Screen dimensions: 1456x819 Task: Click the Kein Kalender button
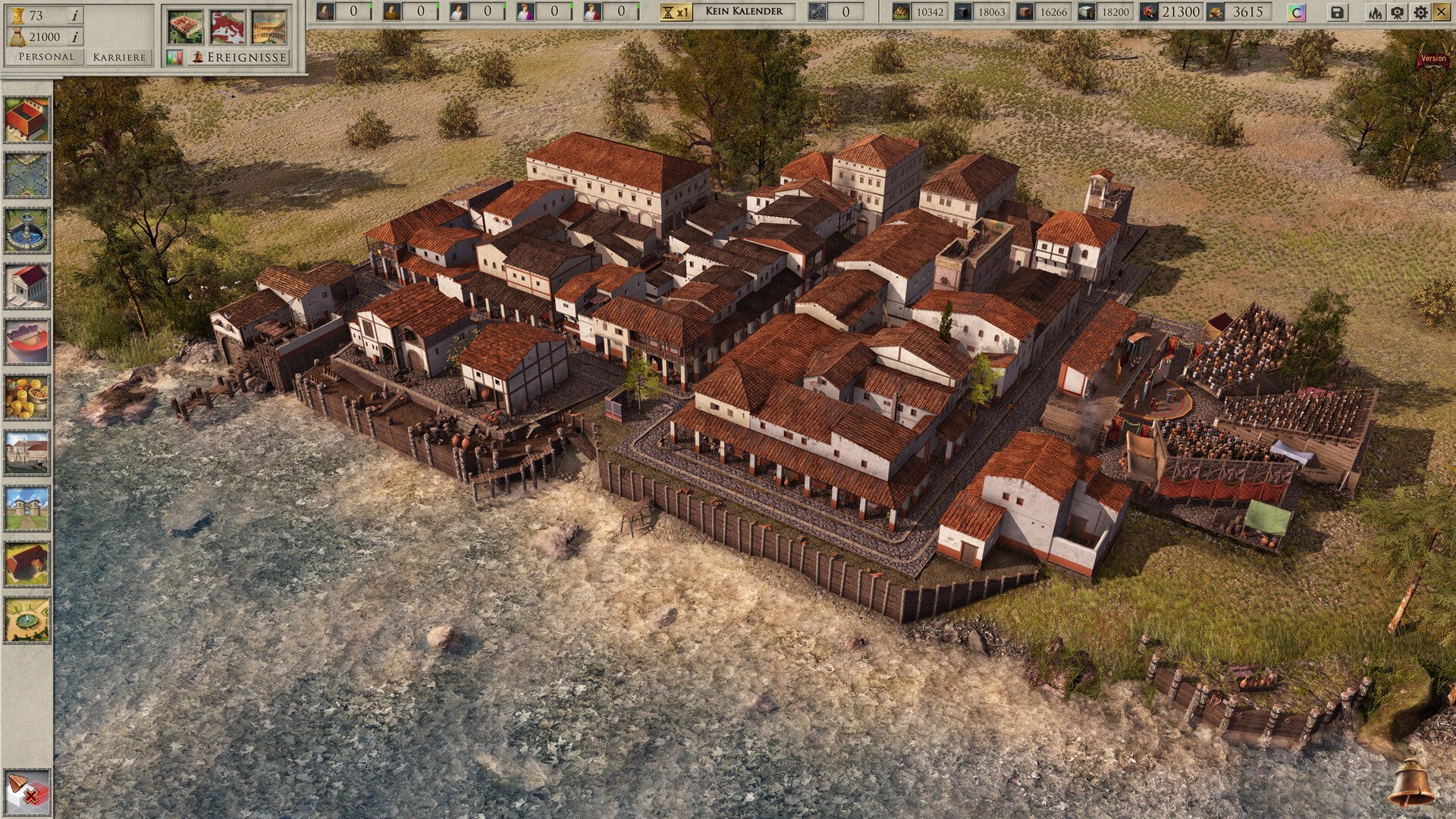point(744,11)
